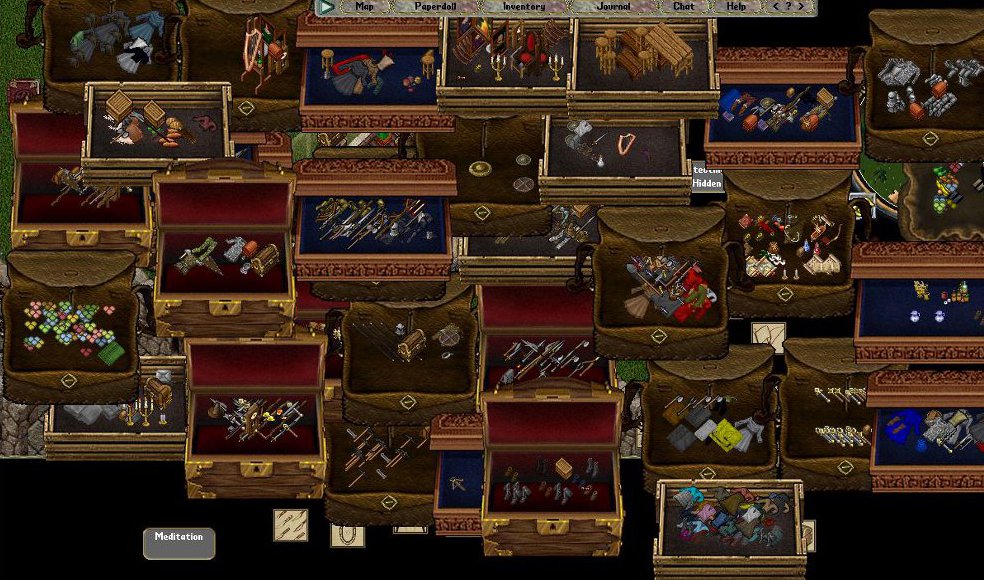Show the Journal
The image size is (984, 580).
(x=613, y=7)
